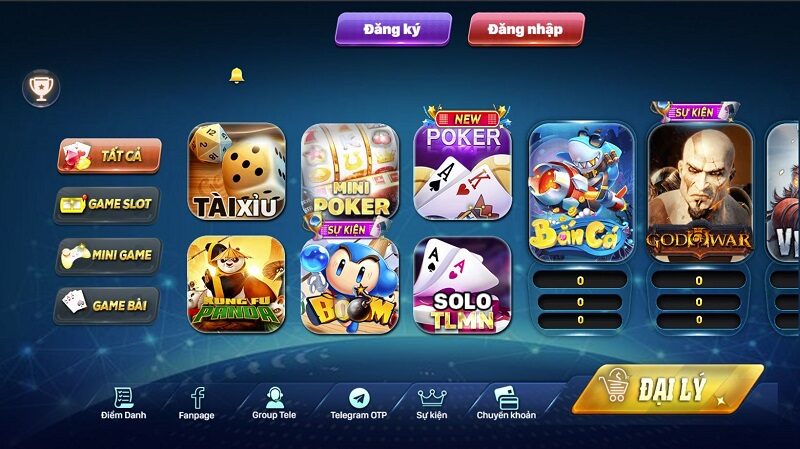Screen dimensions: 800x449
Task: Open the Chuyển khoản transfer option
Action: point(506,403)
